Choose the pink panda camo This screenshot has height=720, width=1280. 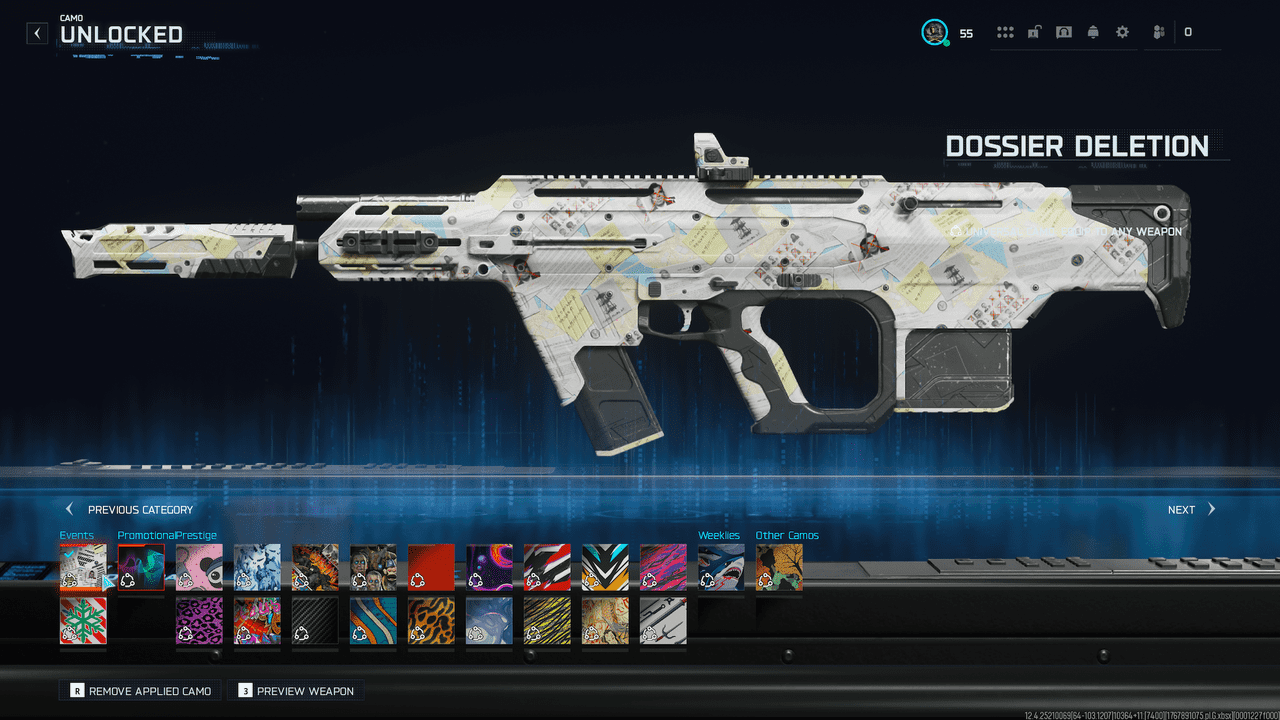(199, 567)
